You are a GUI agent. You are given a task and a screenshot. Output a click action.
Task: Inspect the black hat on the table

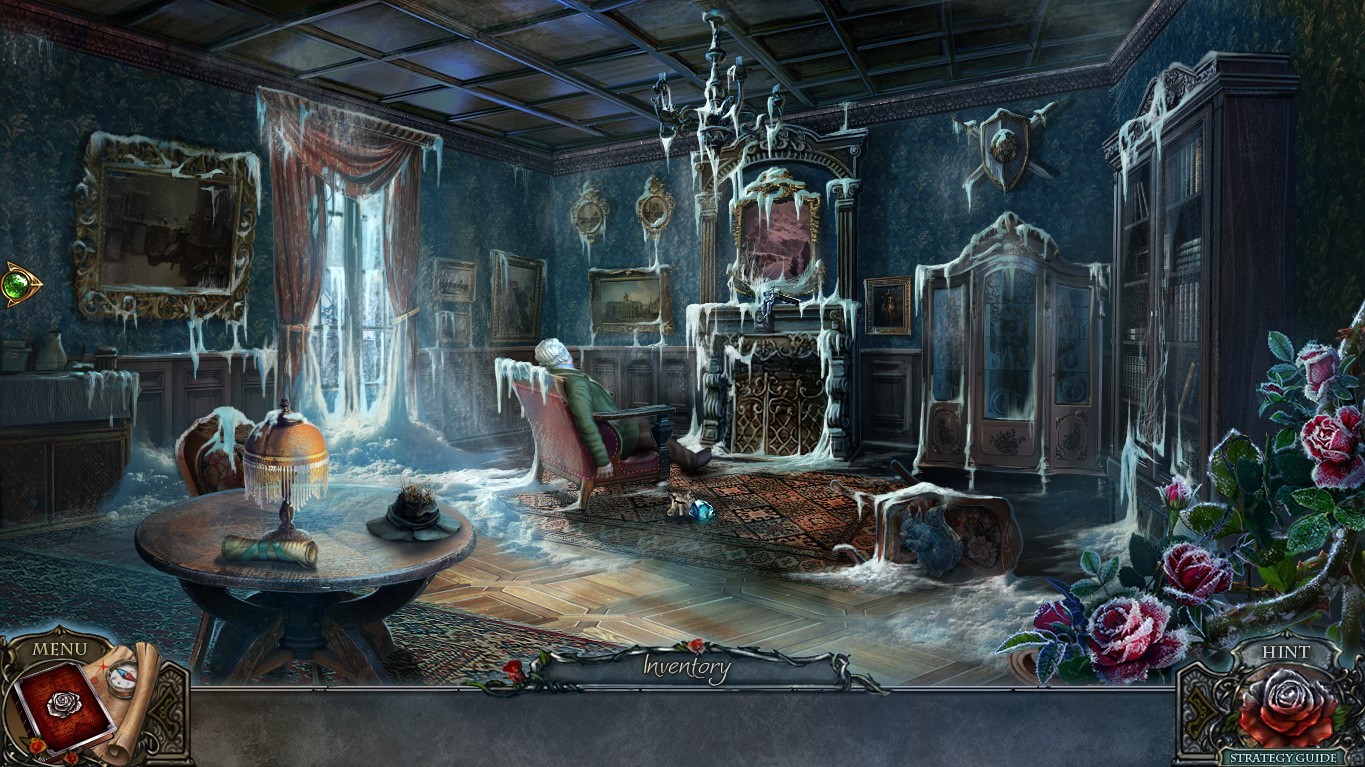(413, 512)
